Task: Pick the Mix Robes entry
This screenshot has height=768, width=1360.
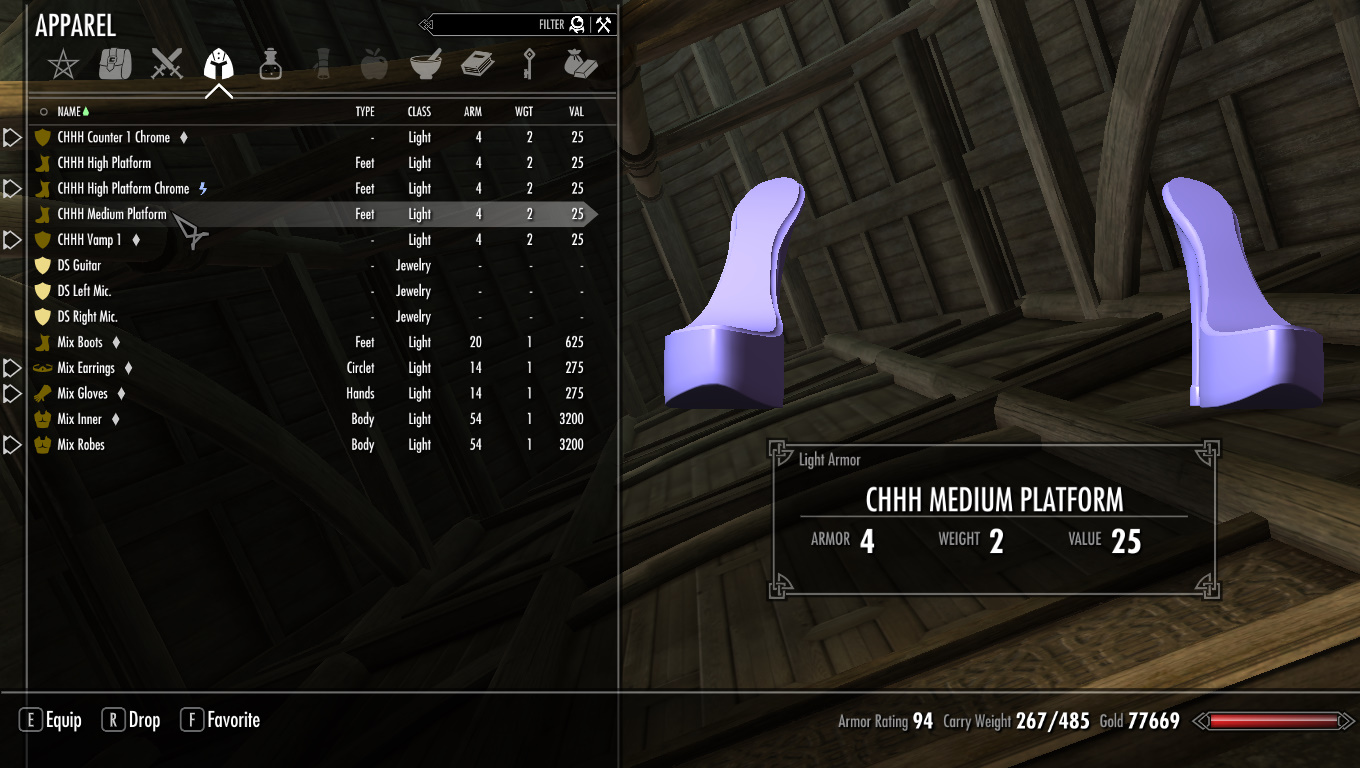Action: (81, 445)
